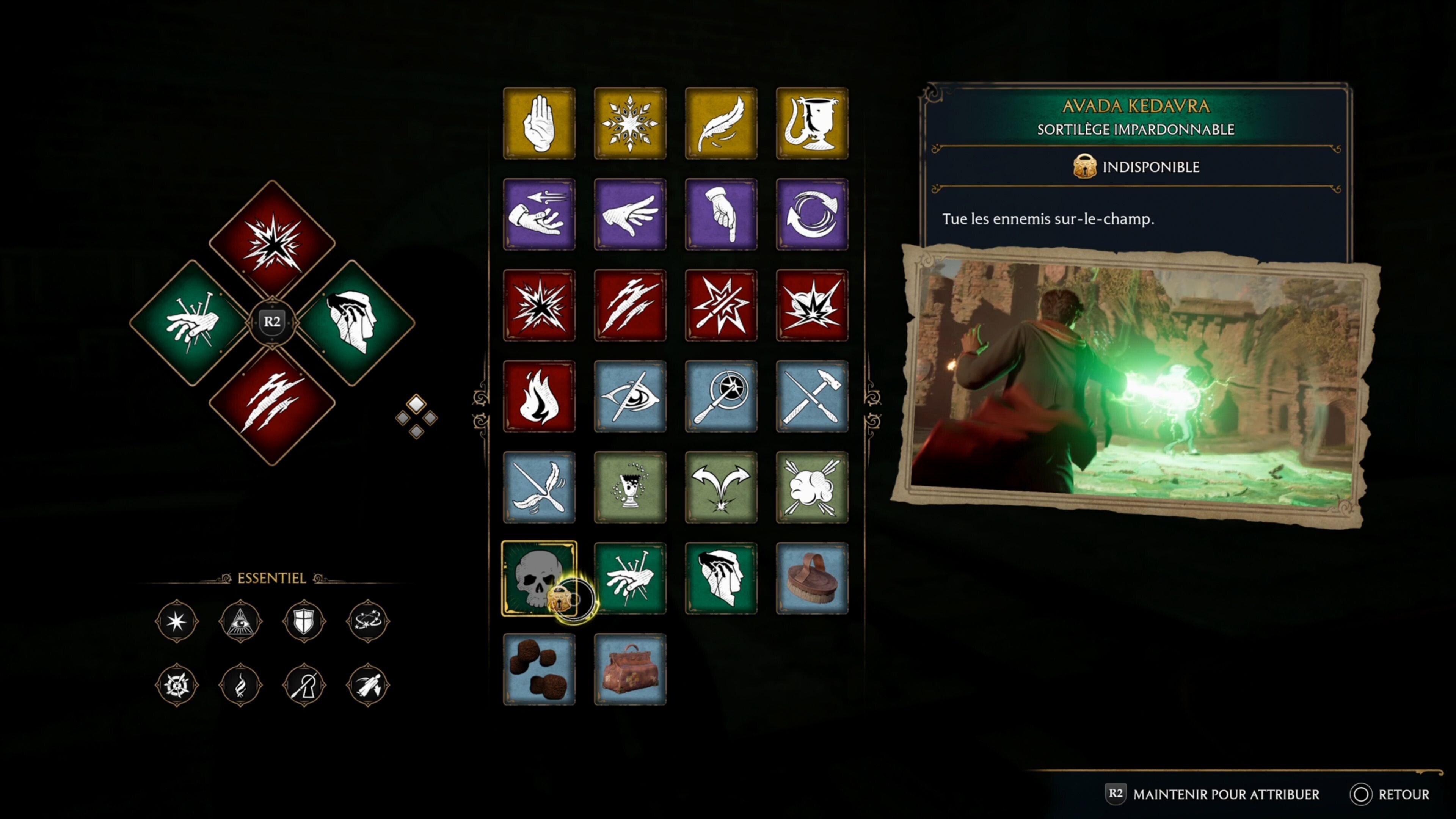Switch spell set using the four-diamond selector
This screenshot has height=819, width=1456.
(416, 417)
